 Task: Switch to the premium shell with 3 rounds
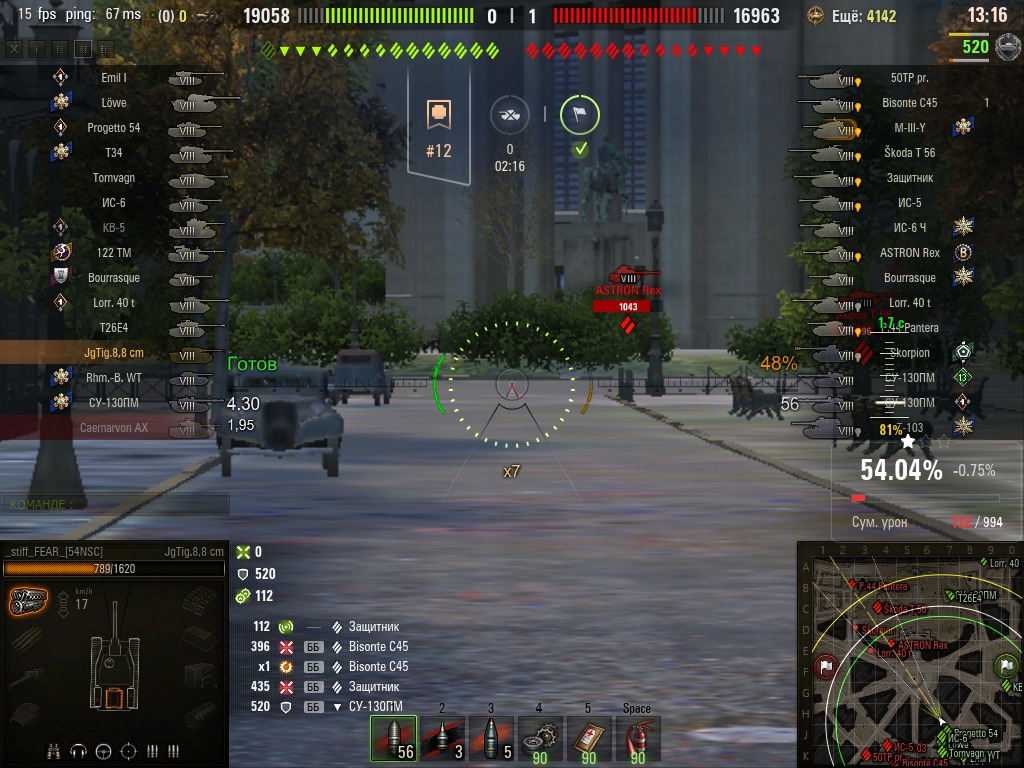pyautogui.click(x=442, y=738)
